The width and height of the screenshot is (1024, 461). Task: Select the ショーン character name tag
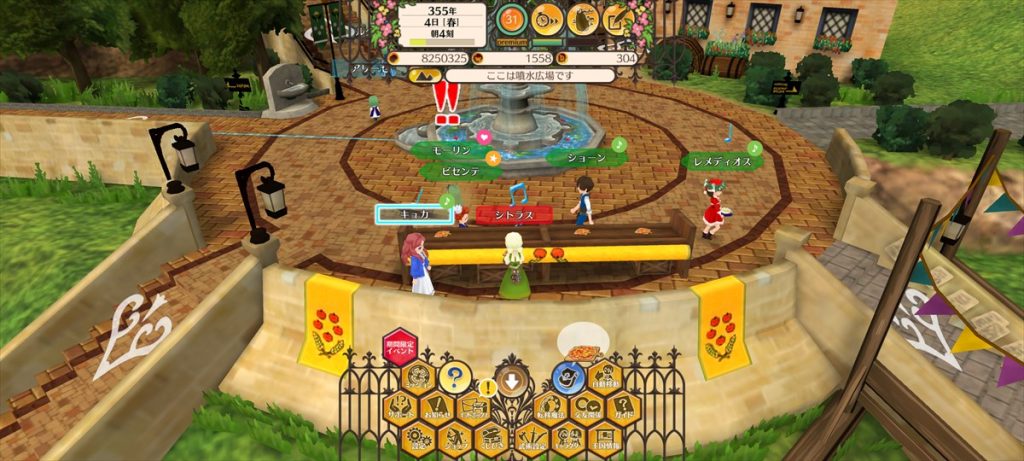pyautogui.click(x=581, y=157)
